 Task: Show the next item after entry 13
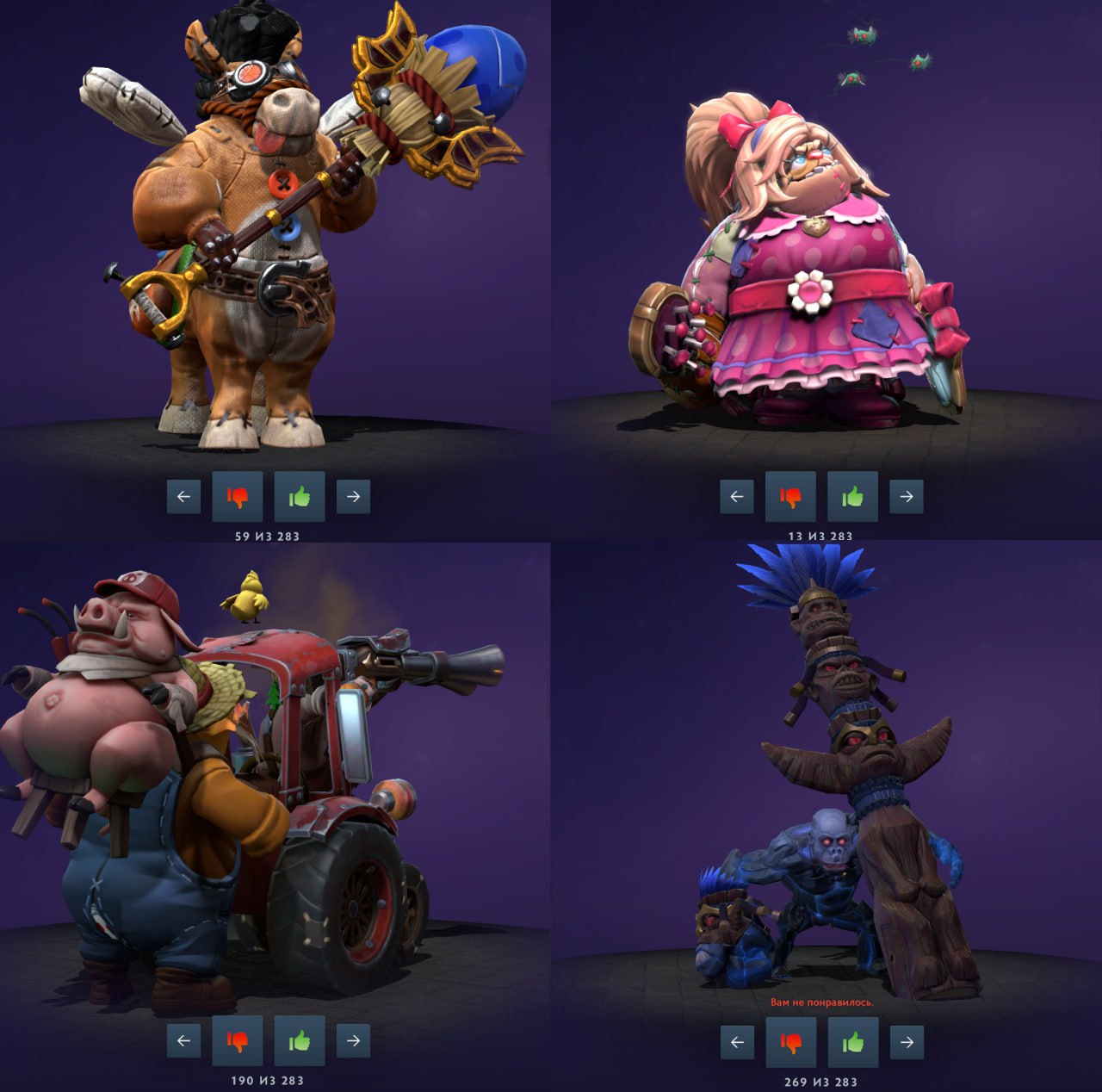(x=906, y=496)
